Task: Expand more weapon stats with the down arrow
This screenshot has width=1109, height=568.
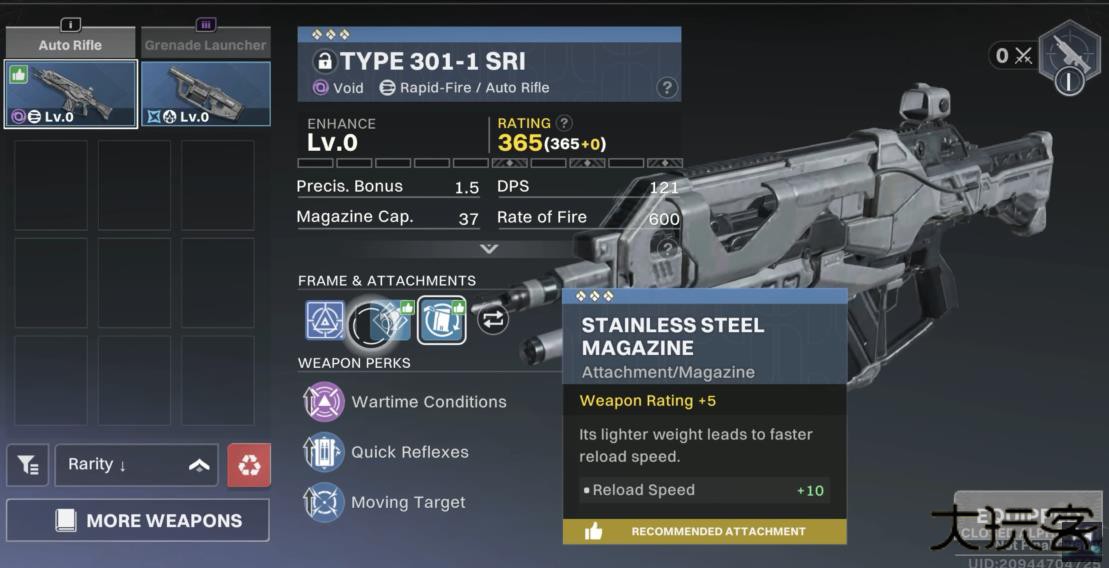Action: tap(488, 248)
